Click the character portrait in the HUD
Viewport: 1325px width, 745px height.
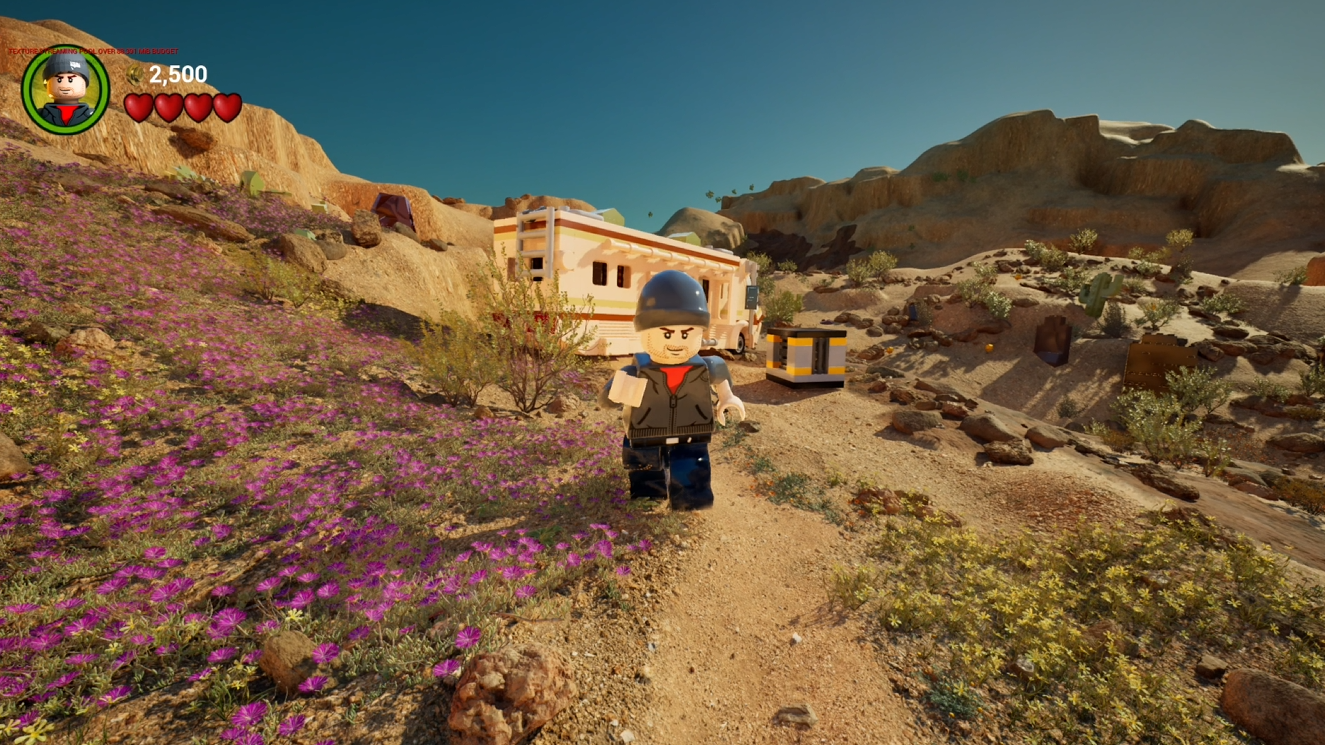pos(63,90)
